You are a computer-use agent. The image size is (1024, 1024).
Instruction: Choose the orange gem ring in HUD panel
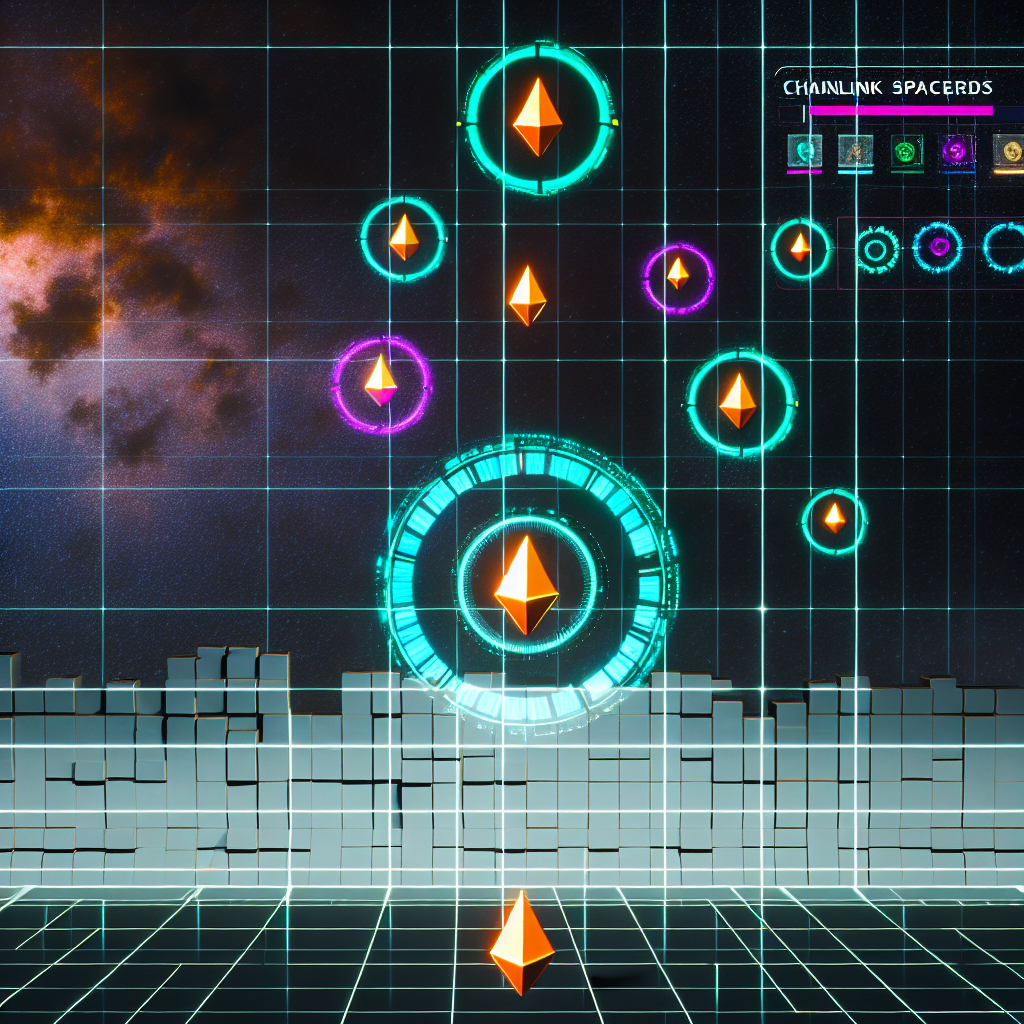(x=800, y=247)
